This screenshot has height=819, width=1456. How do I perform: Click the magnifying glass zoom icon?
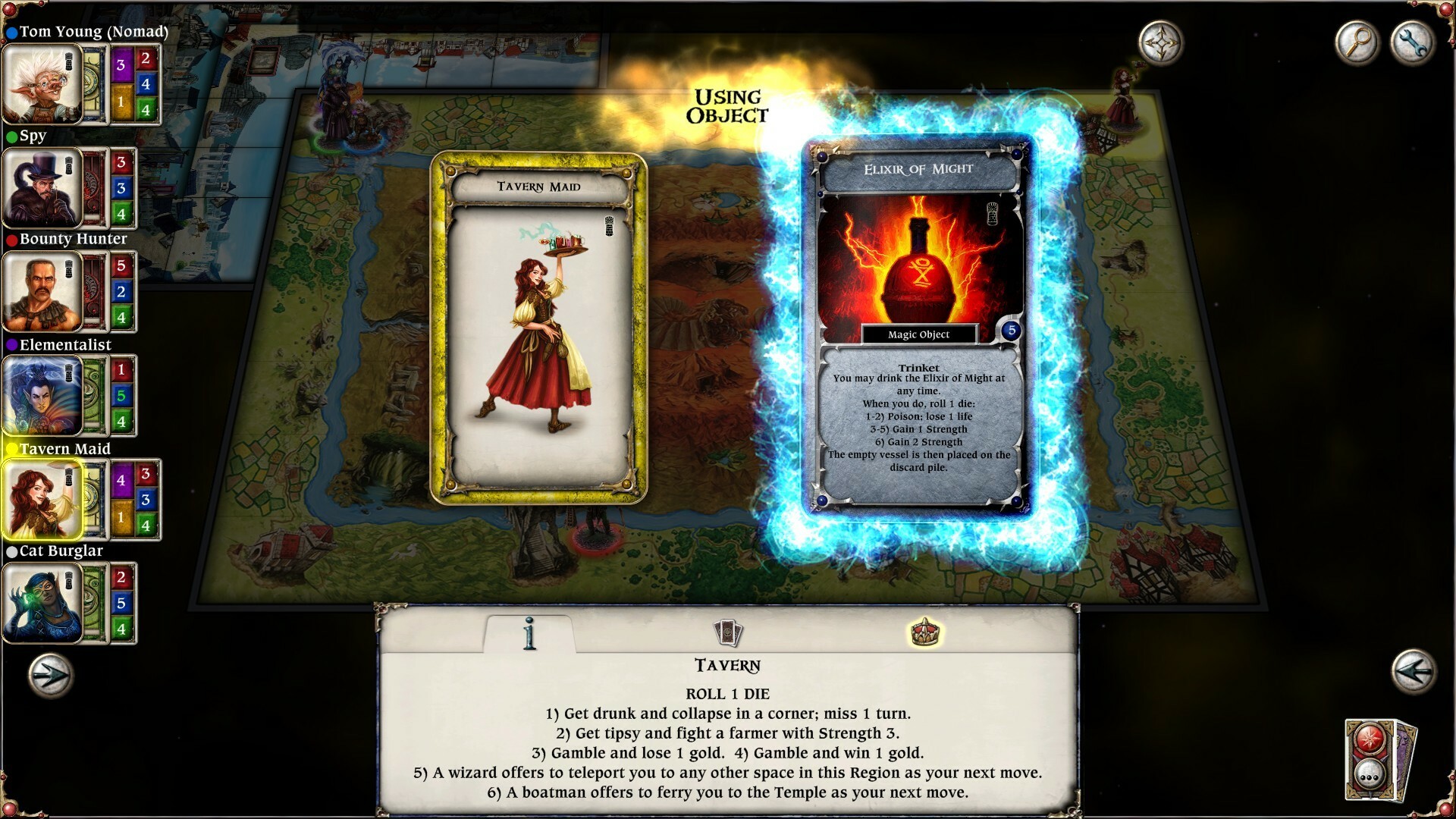pos(1359,40)
